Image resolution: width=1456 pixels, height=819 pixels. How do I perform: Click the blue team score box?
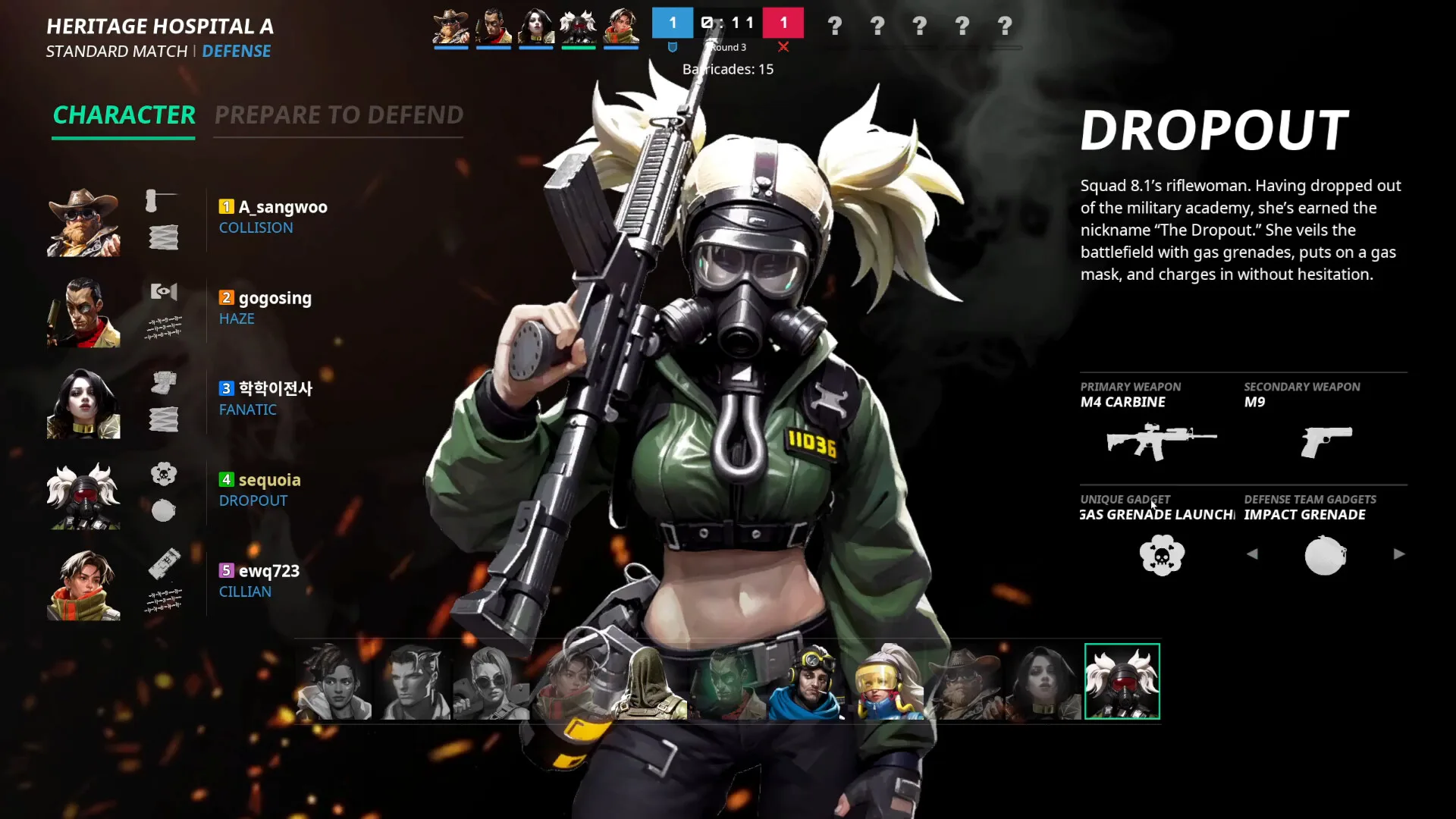(672, 23)
